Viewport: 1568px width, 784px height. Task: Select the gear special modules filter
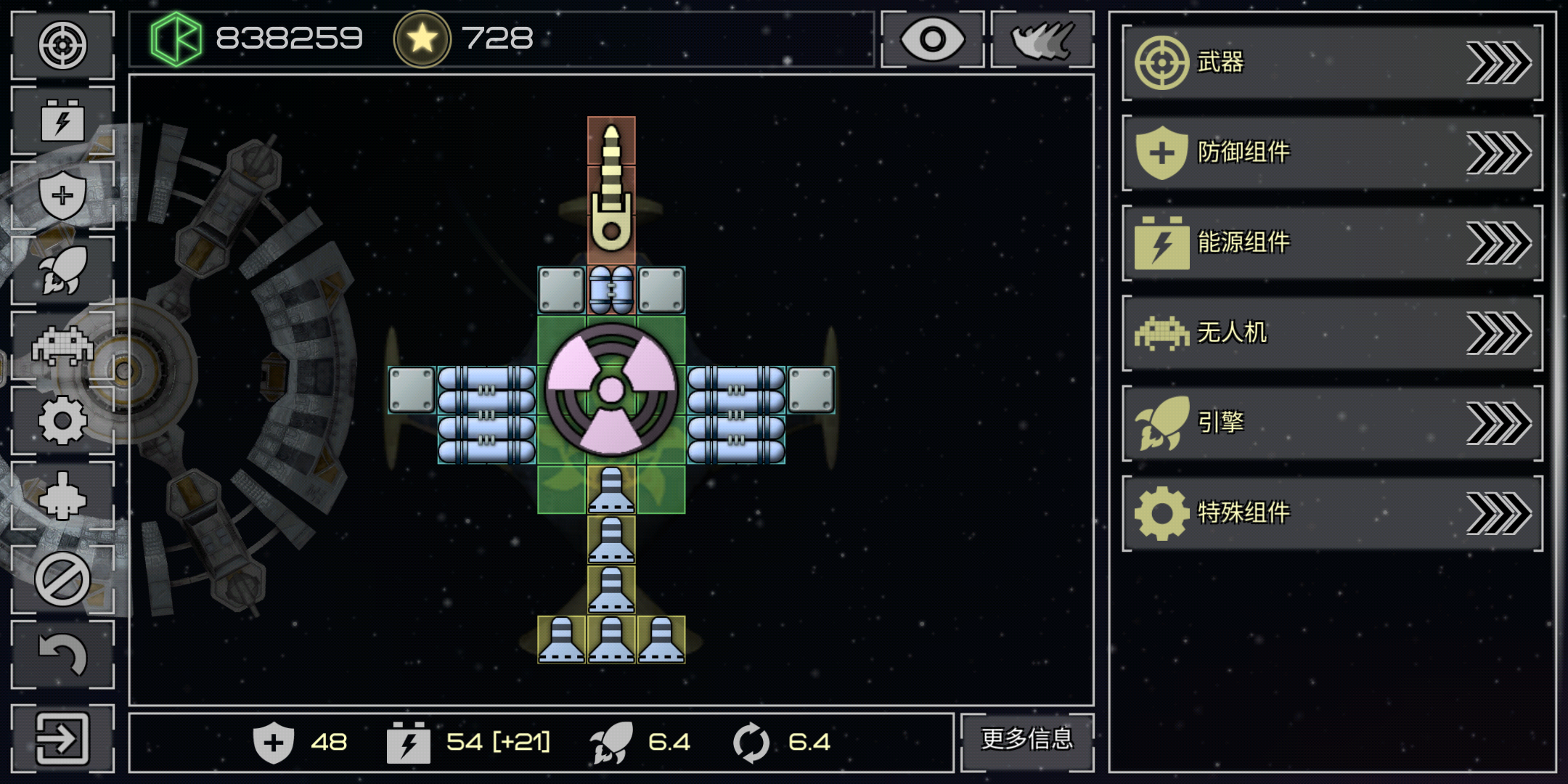click(63, 420)
